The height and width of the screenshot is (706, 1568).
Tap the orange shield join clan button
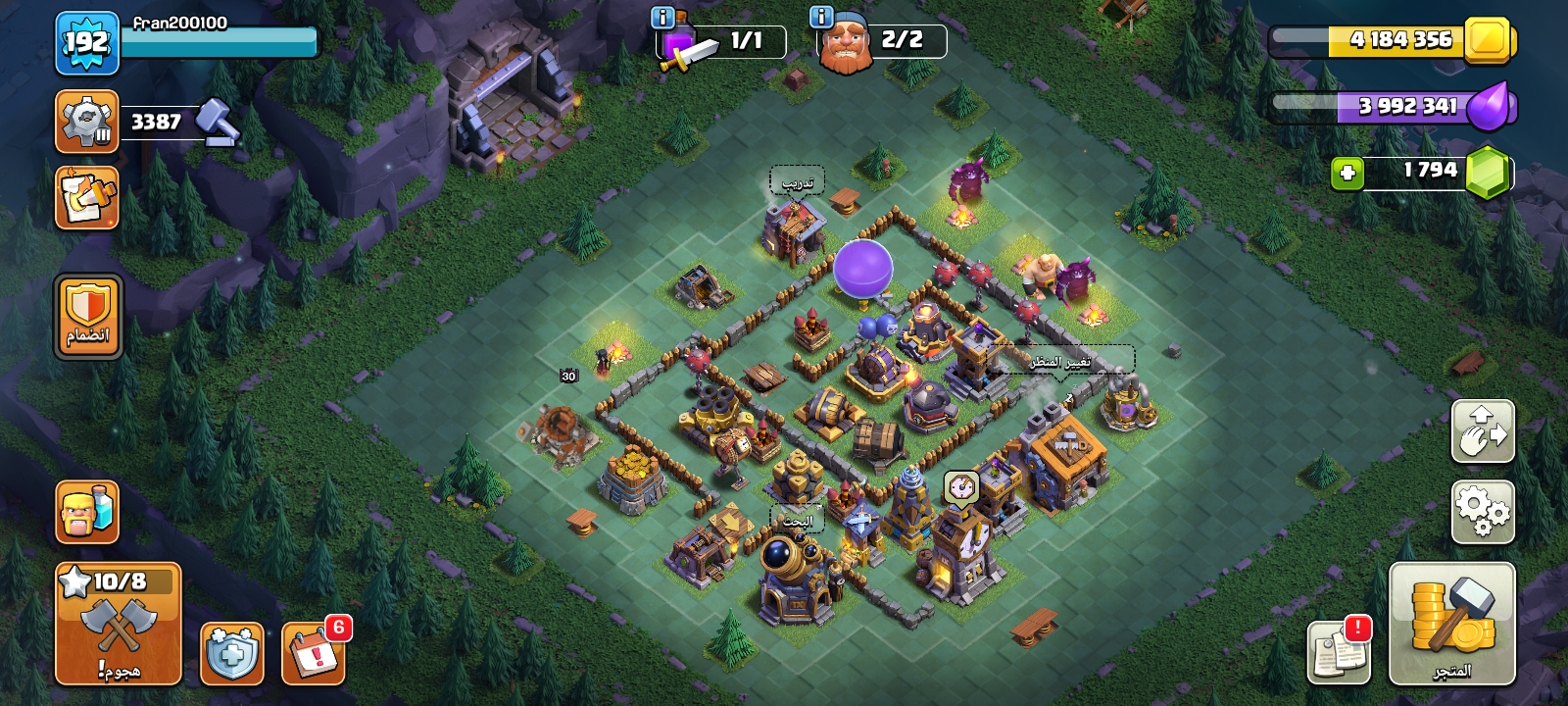(88, 317)
